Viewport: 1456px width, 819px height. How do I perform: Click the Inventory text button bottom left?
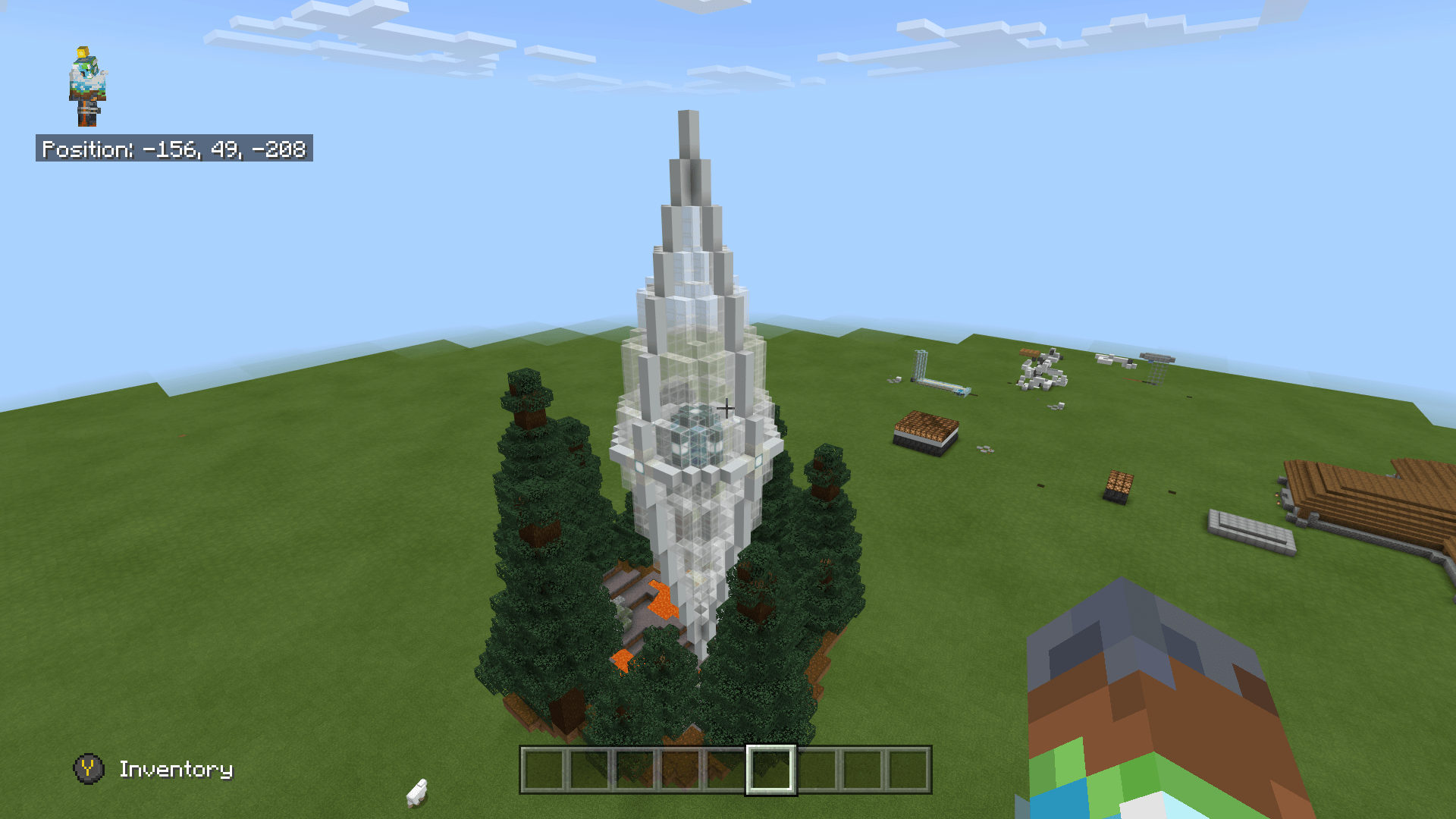coord(176,769)
